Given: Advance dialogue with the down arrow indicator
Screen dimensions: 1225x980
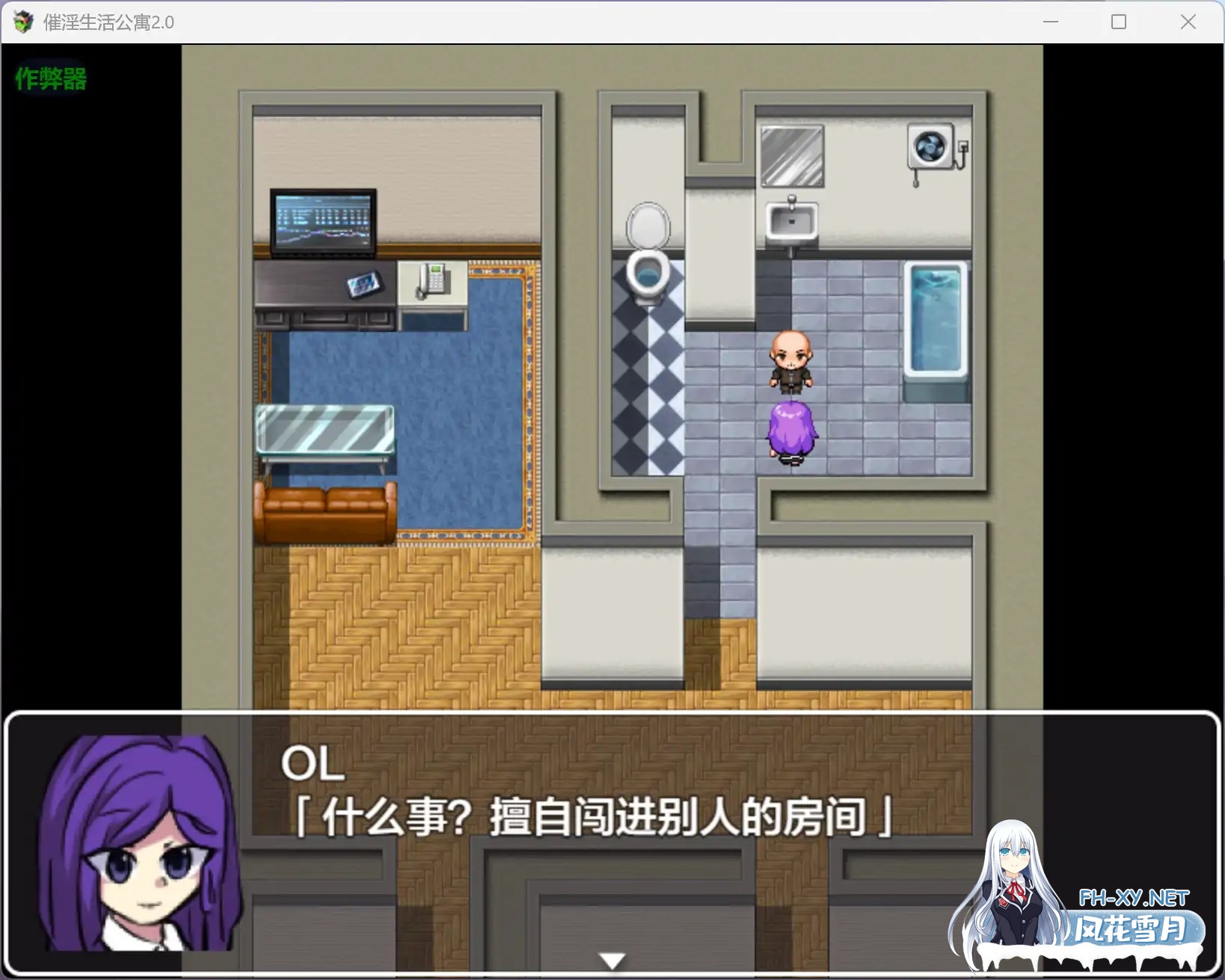Looking at the screenshot, I should coord(612,960).
